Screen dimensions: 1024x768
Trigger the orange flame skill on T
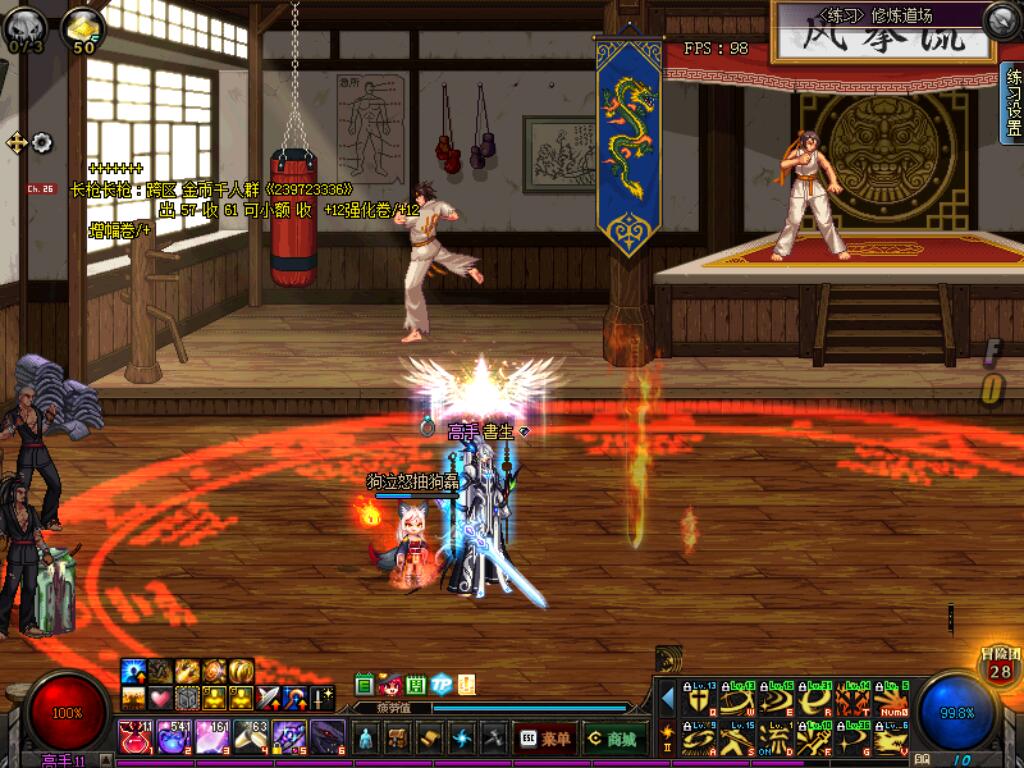tap(851, 699)
